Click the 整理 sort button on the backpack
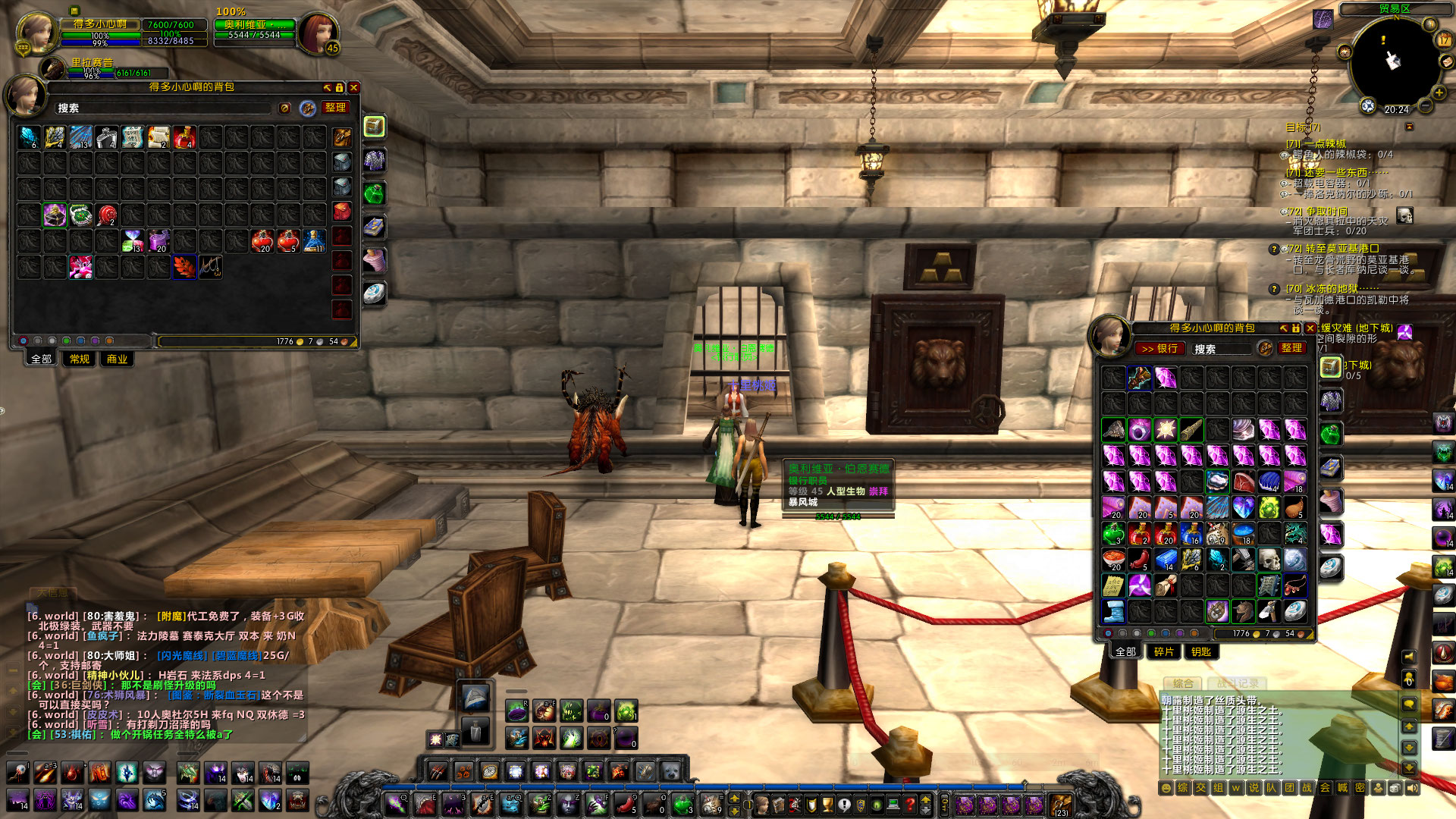The image size is (1456, 819). tap(335, 107)
